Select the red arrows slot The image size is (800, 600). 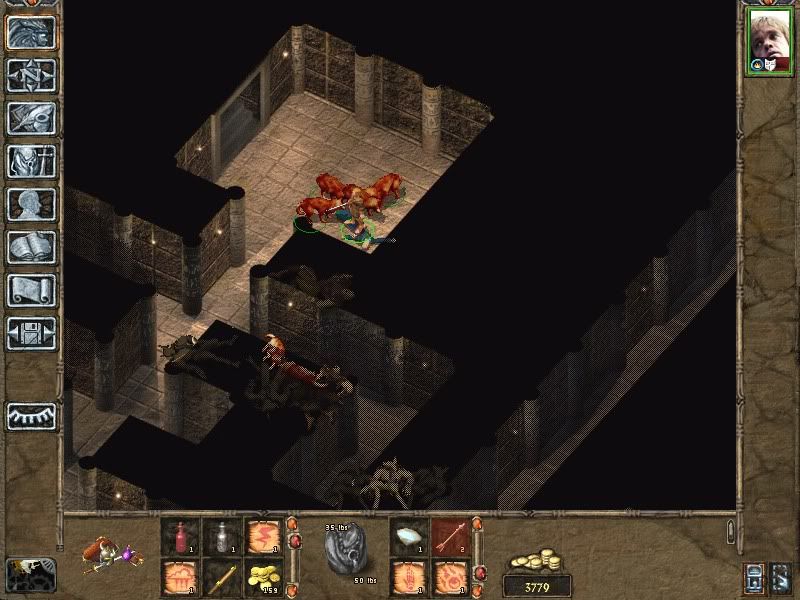(x=450, y=537)
